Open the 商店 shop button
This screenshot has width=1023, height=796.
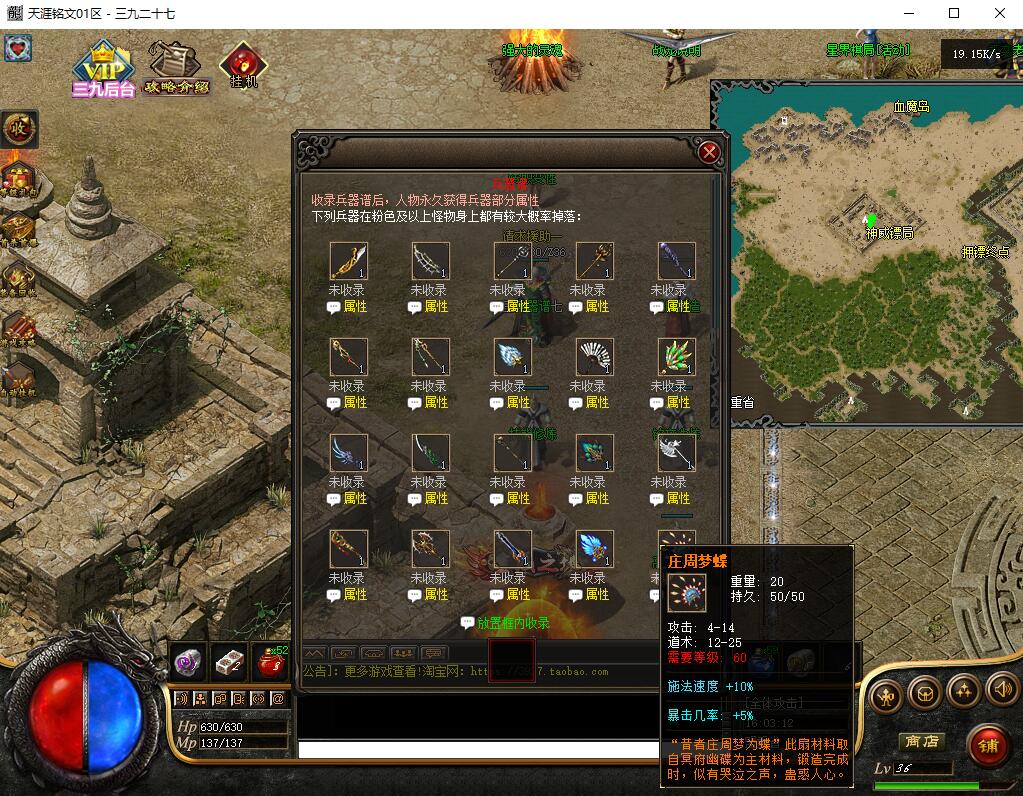point(921,742)
